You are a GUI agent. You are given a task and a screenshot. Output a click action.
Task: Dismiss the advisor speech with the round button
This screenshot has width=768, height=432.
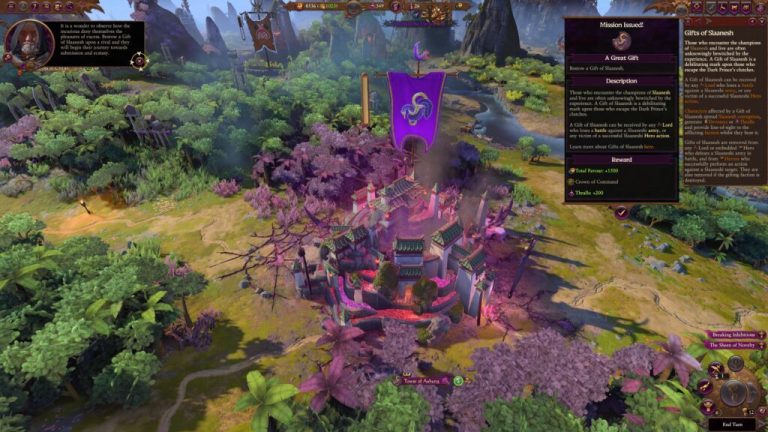[x=138, y=60]
